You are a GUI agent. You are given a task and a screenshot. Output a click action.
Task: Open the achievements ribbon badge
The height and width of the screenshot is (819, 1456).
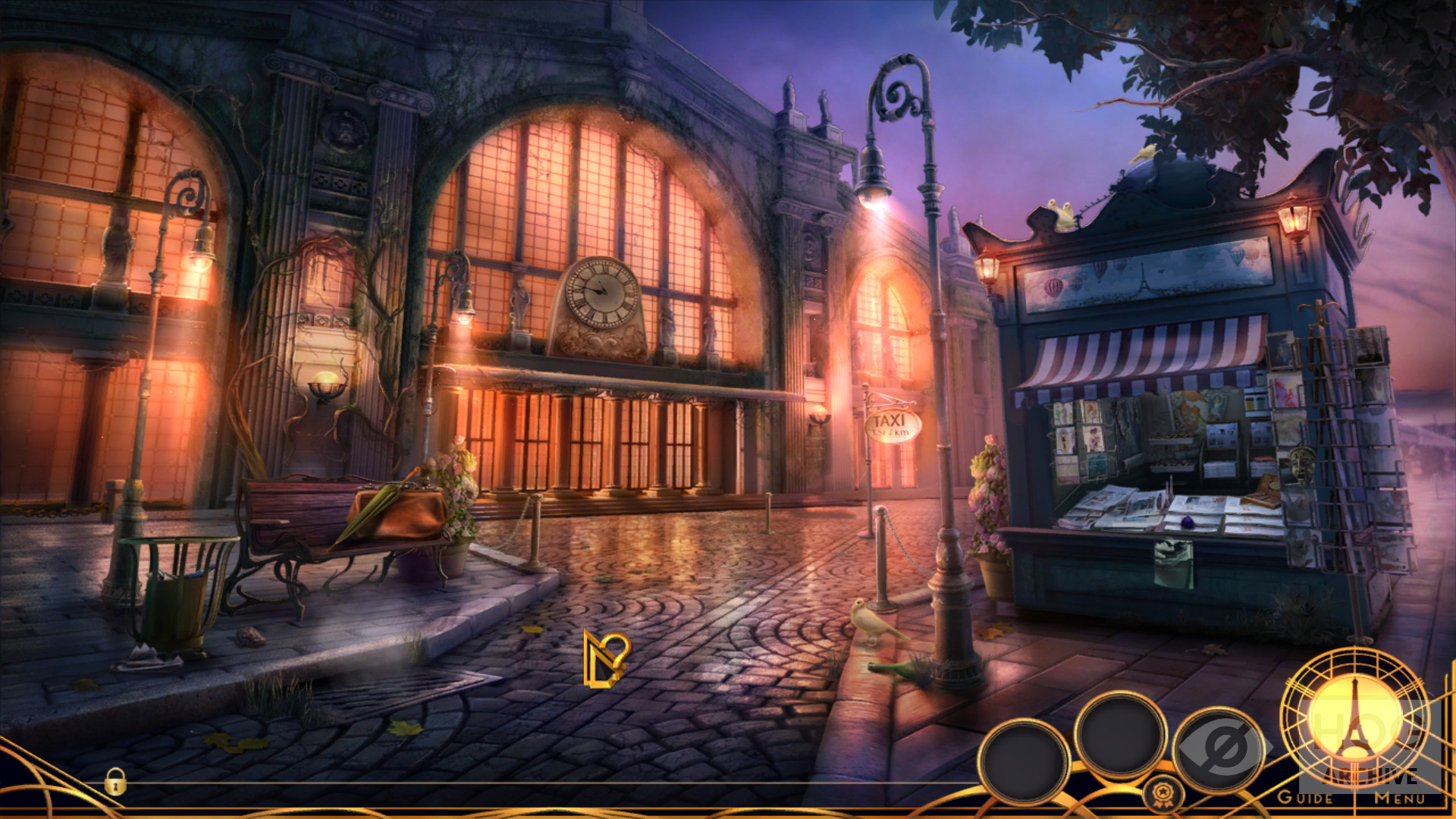(x=1159, y=794)
